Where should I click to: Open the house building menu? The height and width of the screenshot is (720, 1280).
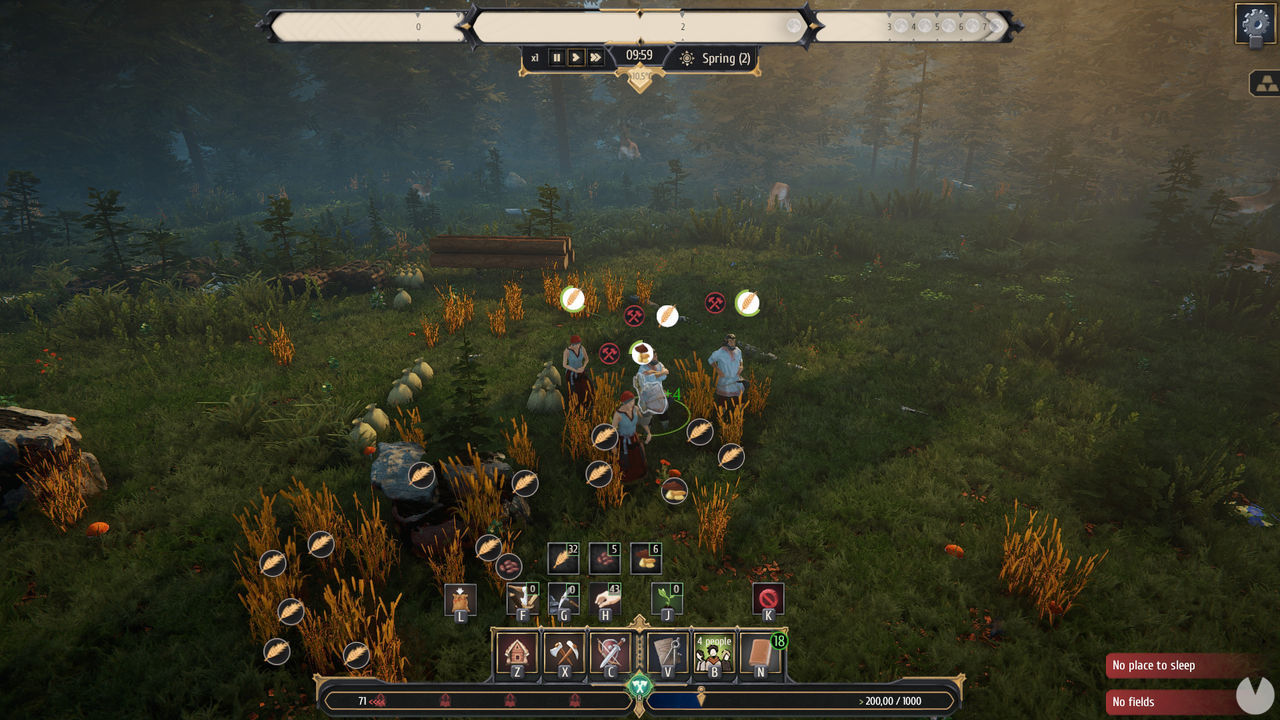pos(517,653)
